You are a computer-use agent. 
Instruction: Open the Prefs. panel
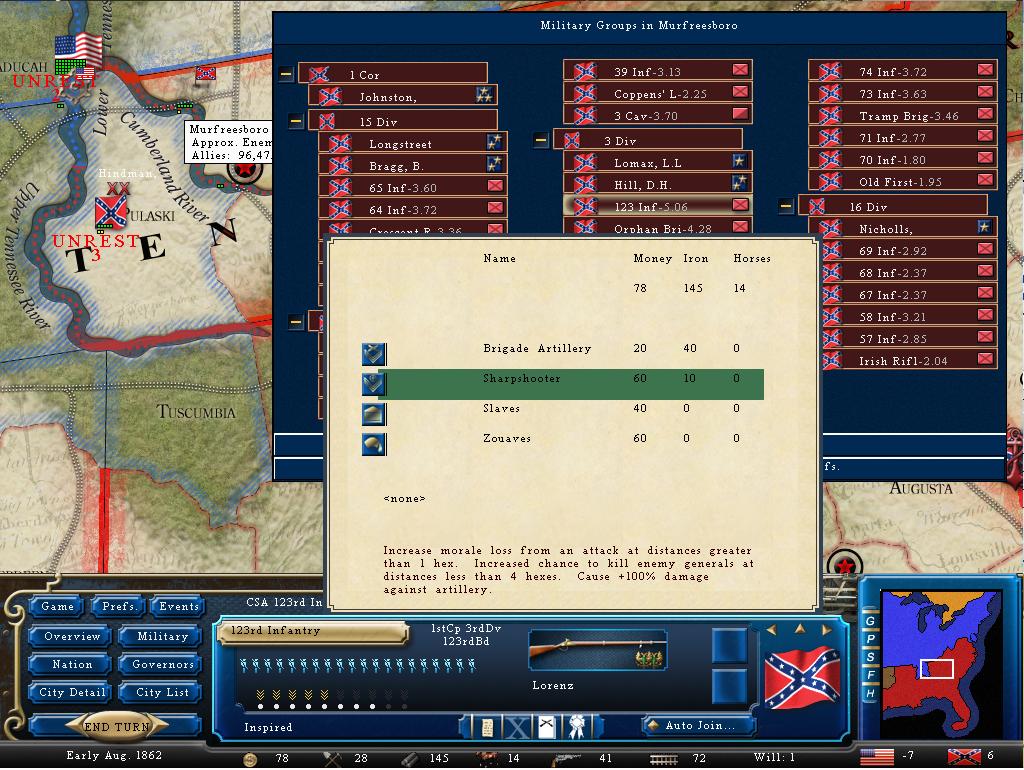coord(119,606)
